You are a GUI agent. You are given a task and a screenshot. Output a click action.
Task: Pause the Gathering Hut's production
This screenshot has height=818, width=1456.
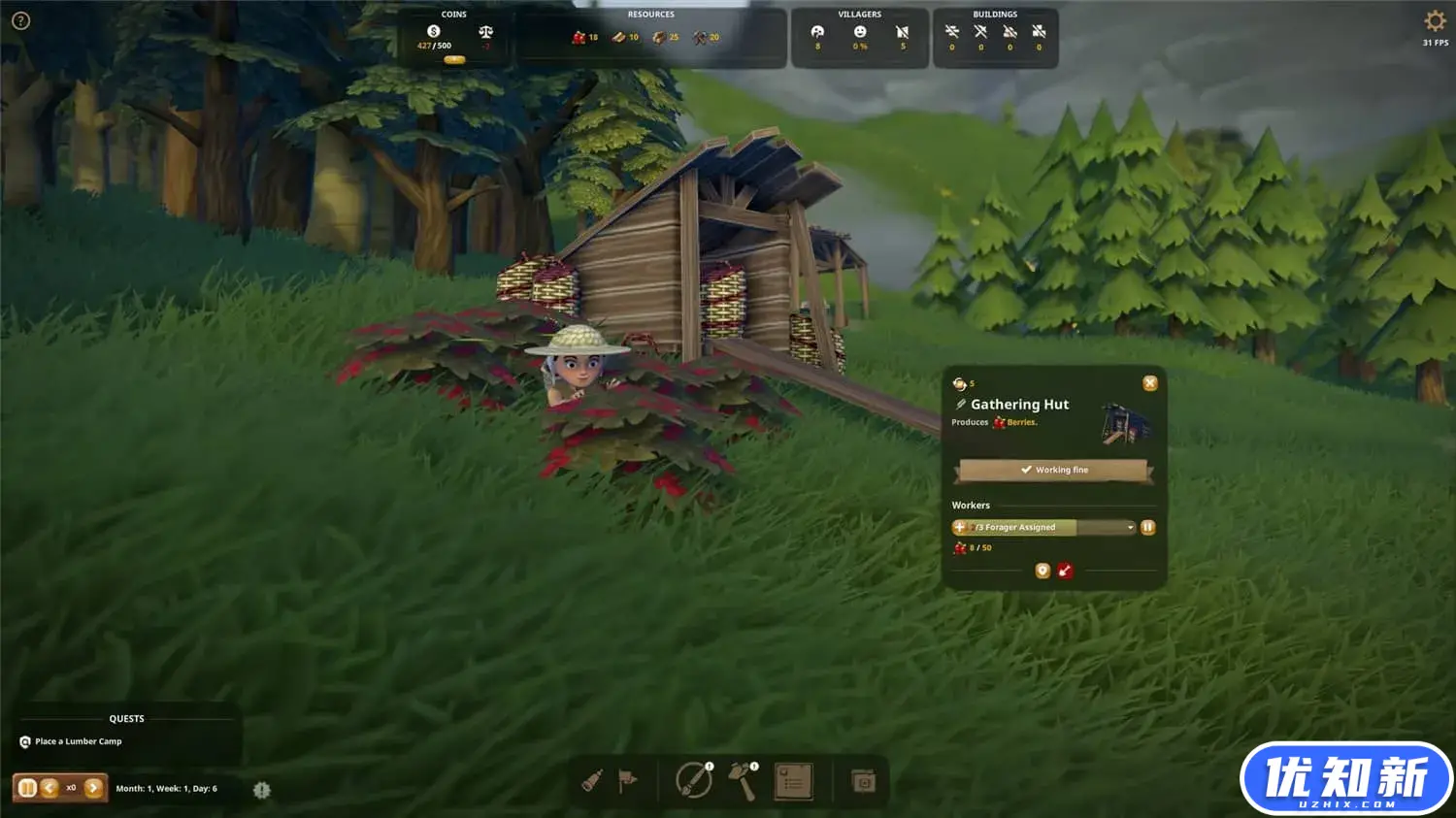point(1147,527)
